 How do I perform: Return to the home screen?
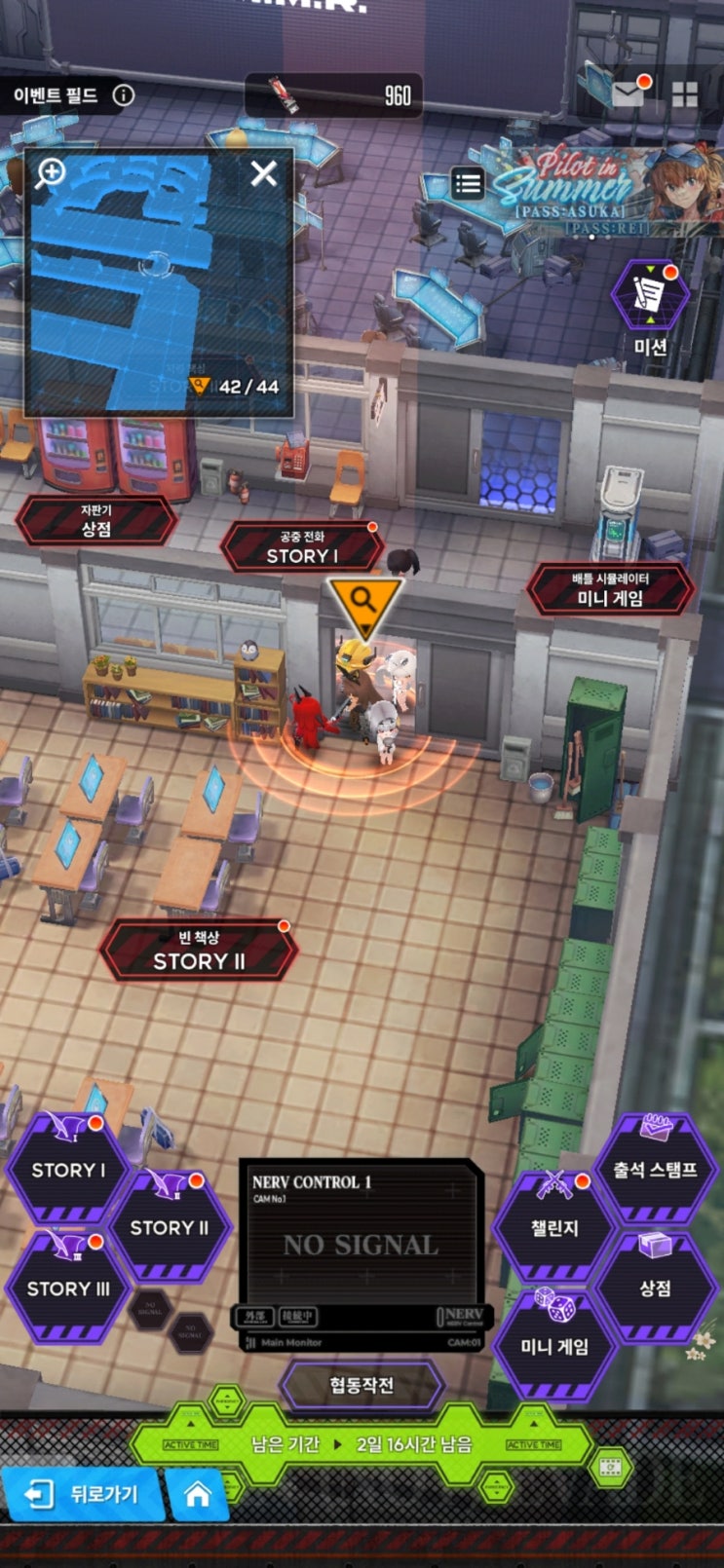(198, 1494)
